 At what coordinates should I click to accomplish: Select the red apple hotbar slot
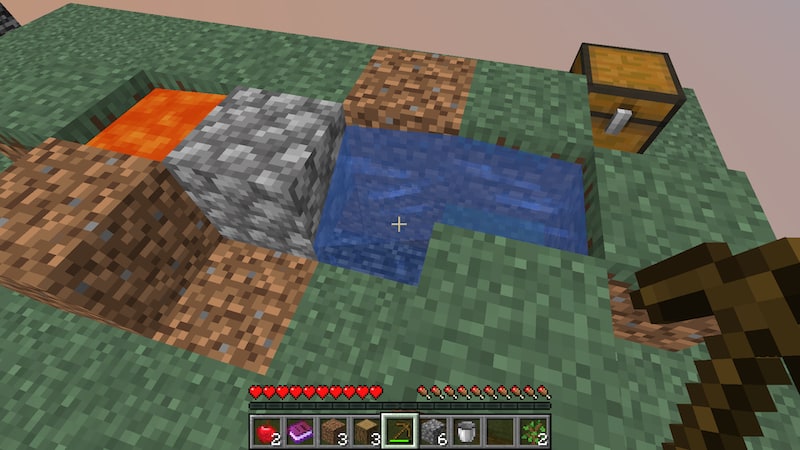265,431
